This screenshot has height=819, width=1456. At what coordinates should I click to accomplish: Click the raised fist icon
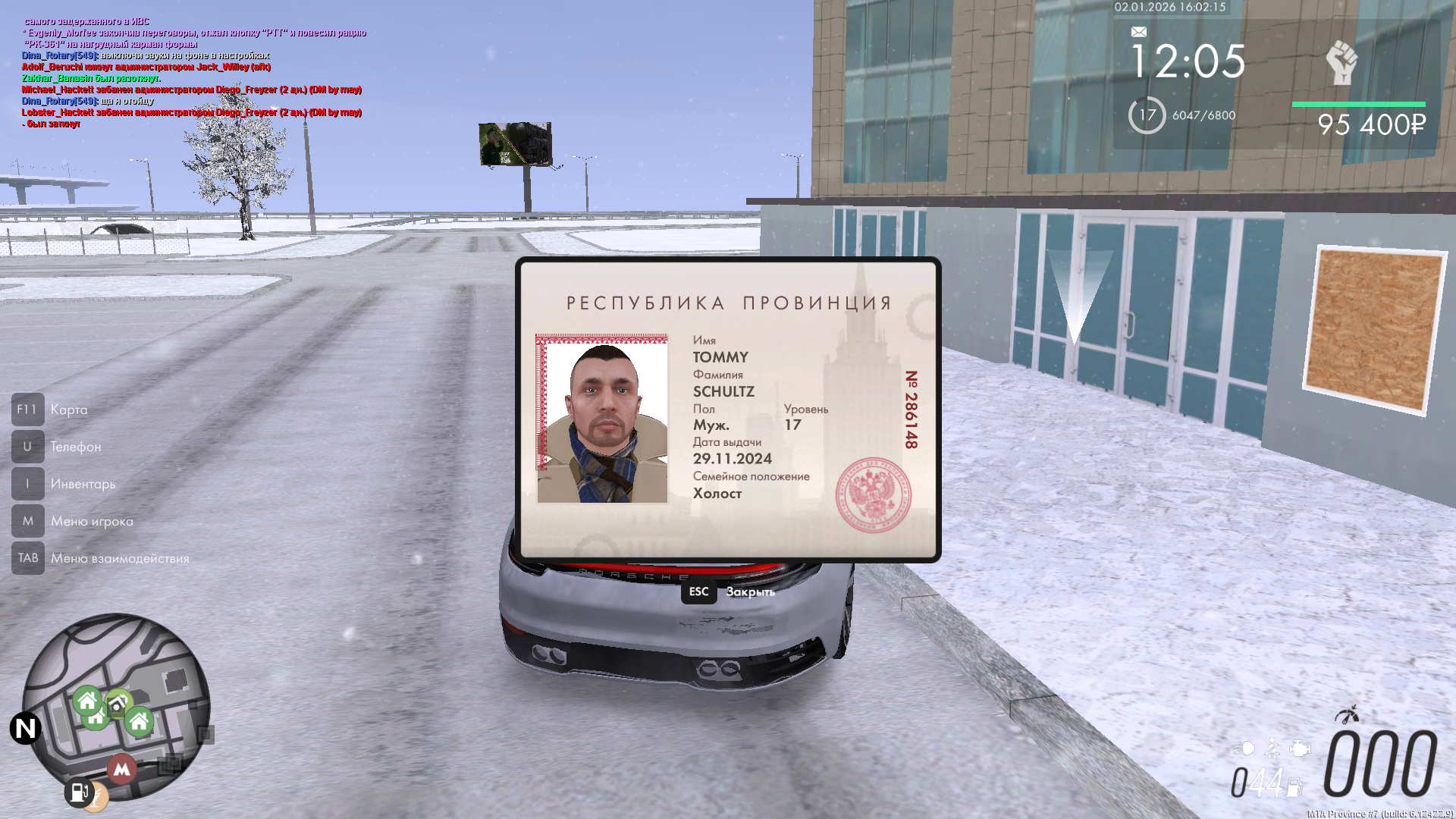pyautogui.click(x=1341, y=62)
